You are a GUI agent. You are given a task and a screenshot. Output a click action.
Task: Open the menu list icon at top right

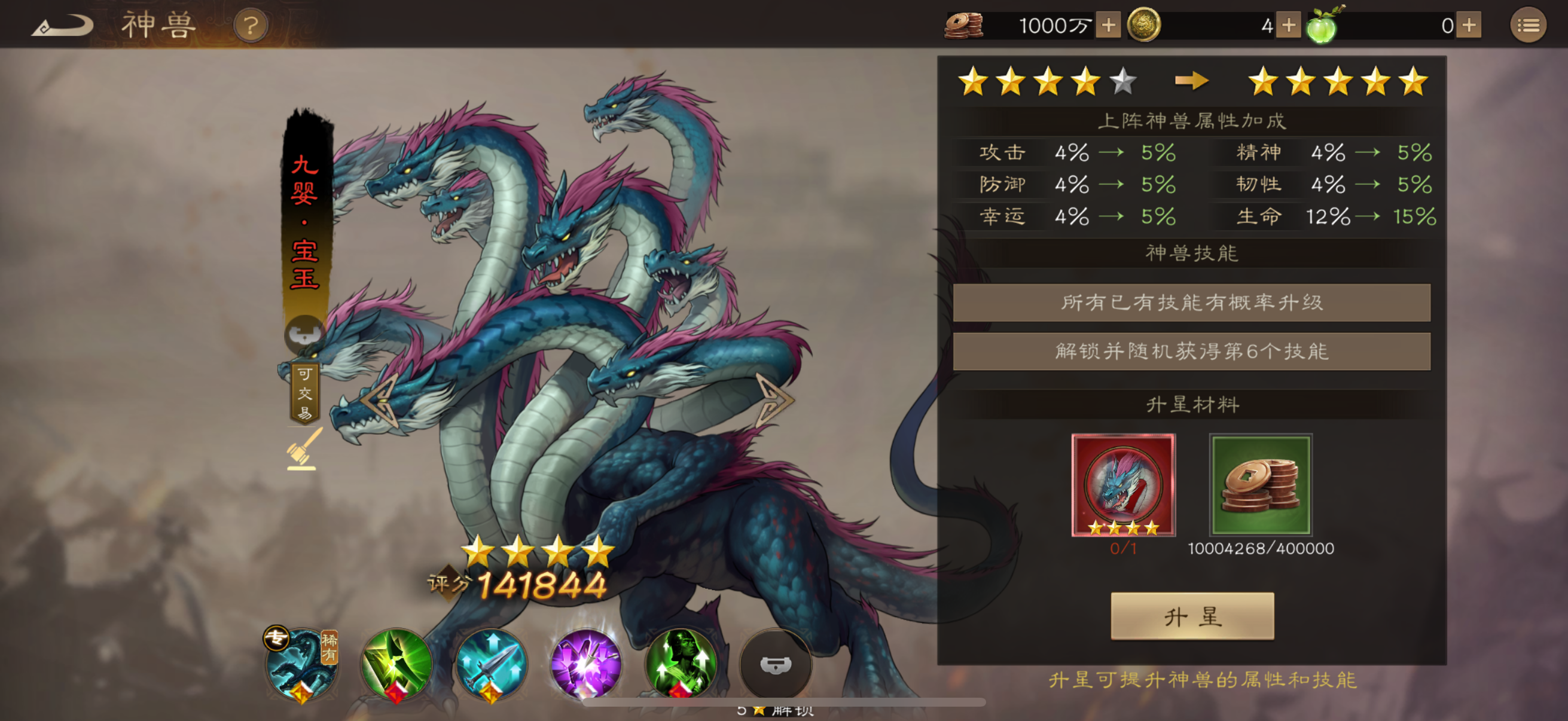(1528, 26)
